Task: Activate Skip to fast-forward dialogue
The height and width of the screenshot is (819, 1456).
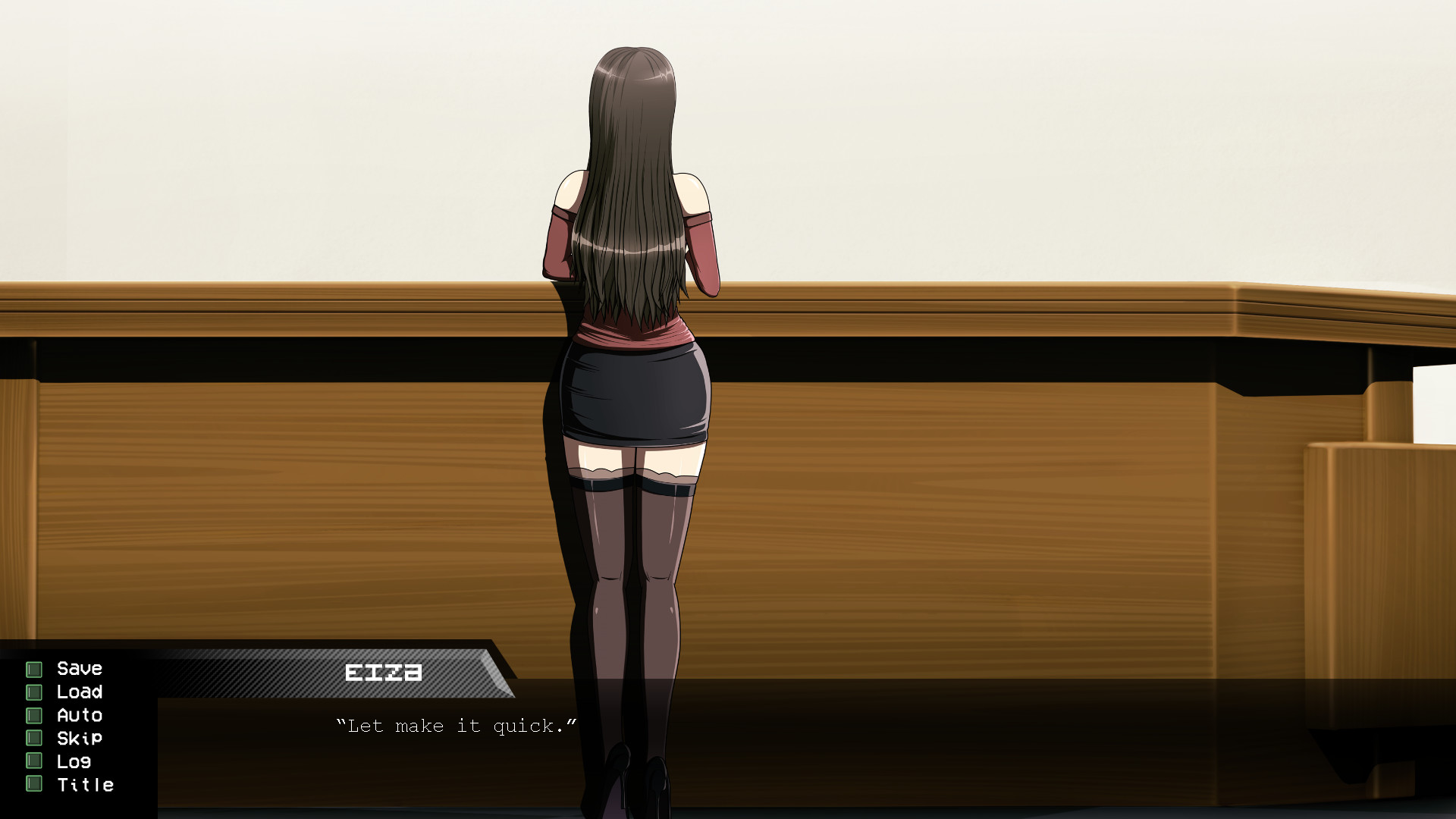Action: pos(79,739)
